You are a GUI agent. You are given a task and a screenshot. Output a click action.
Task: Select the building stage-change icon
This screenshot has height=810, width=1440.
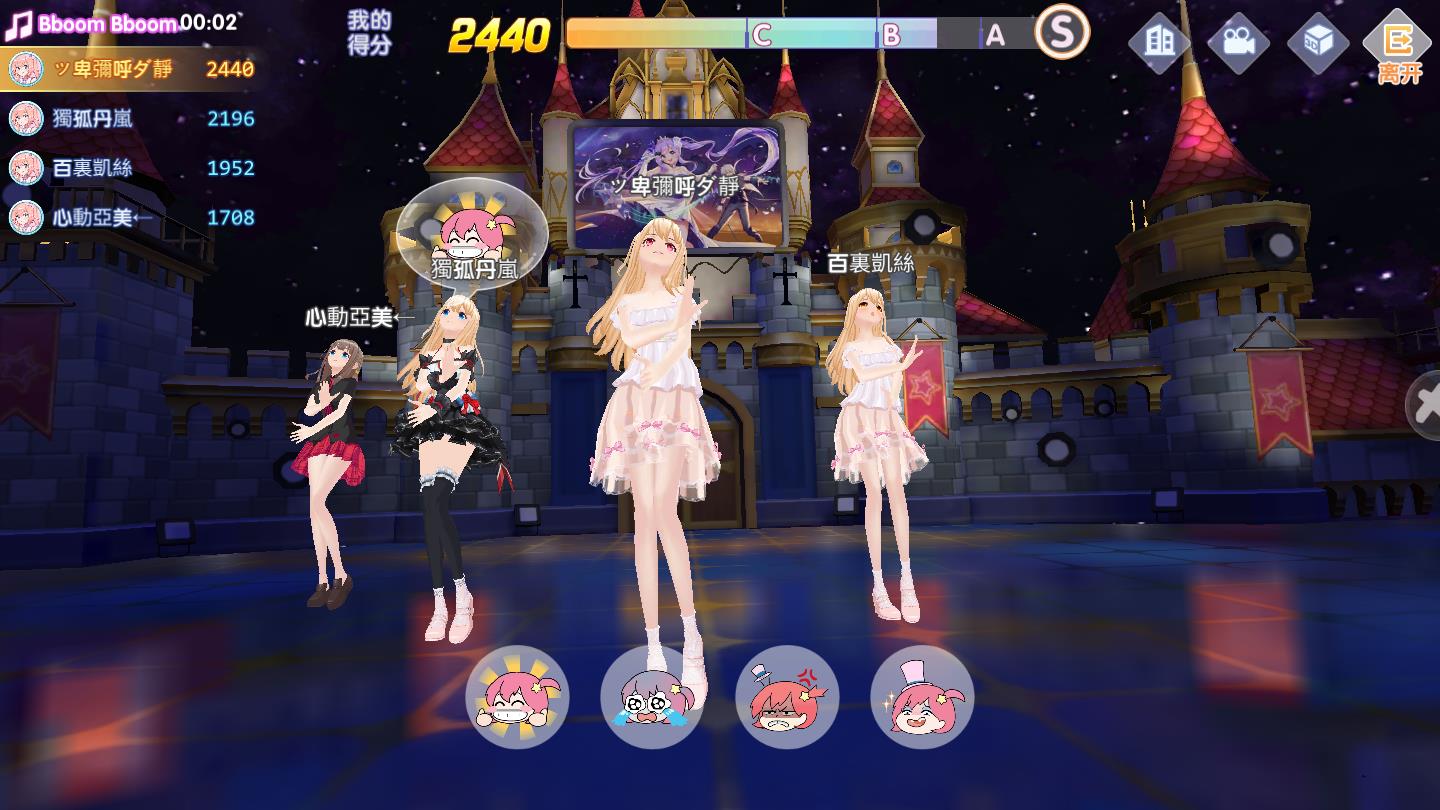(x=1157, y=42)
